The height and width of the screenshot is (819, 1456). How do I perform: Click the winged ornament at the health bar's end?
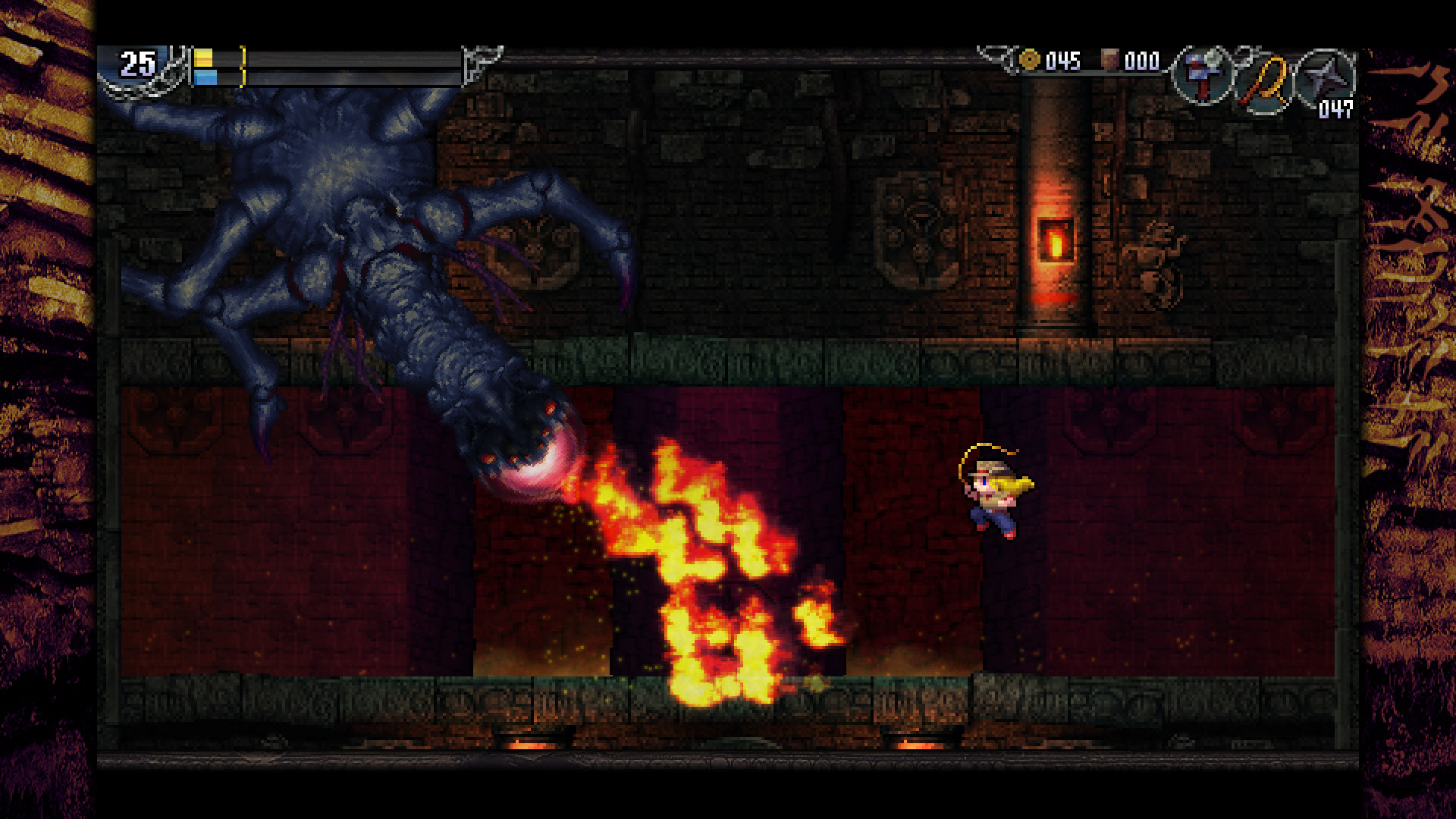480,64
